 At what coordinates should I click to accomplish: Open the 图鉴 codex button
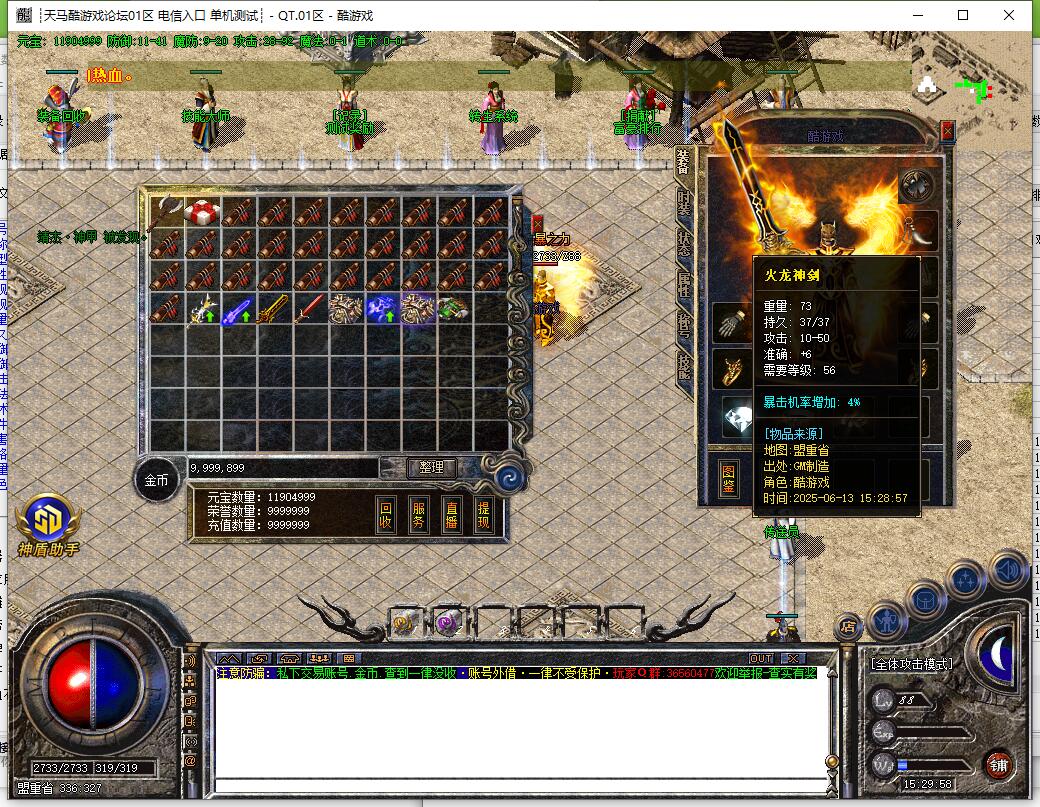pos(730,479)
